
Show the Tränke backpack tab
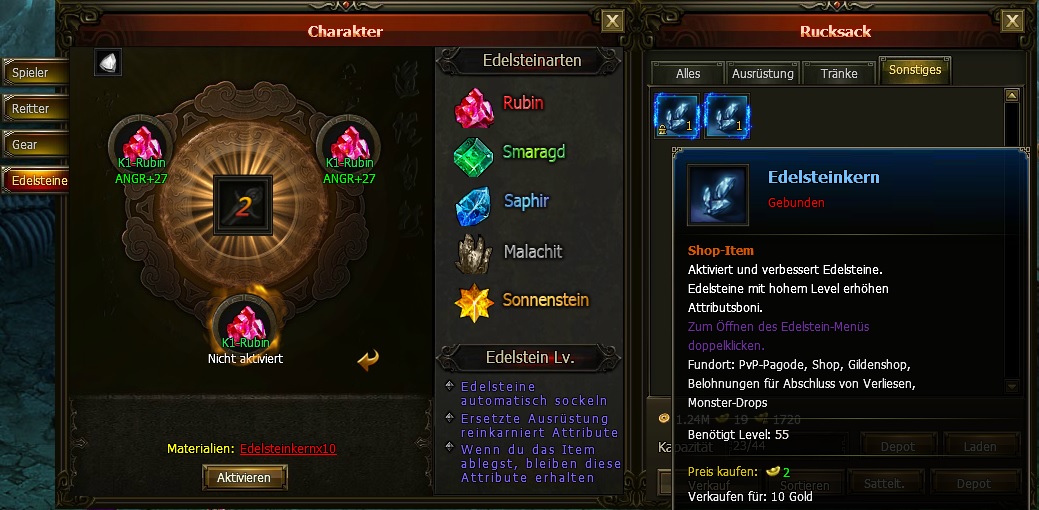coord(839,74)
